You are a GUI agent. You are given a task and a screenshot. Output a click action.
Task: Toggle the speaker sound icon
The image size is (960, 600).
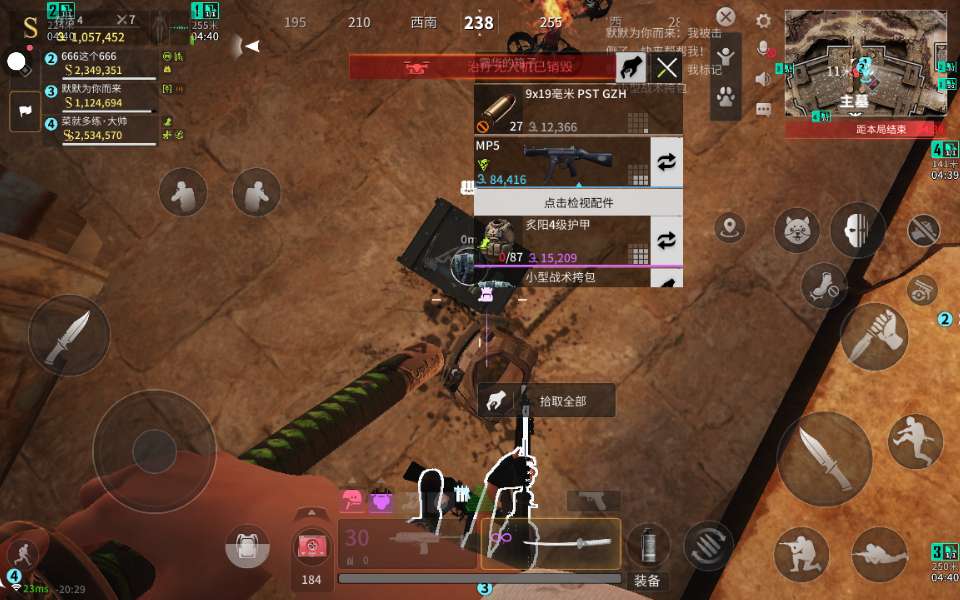[763, 79]
